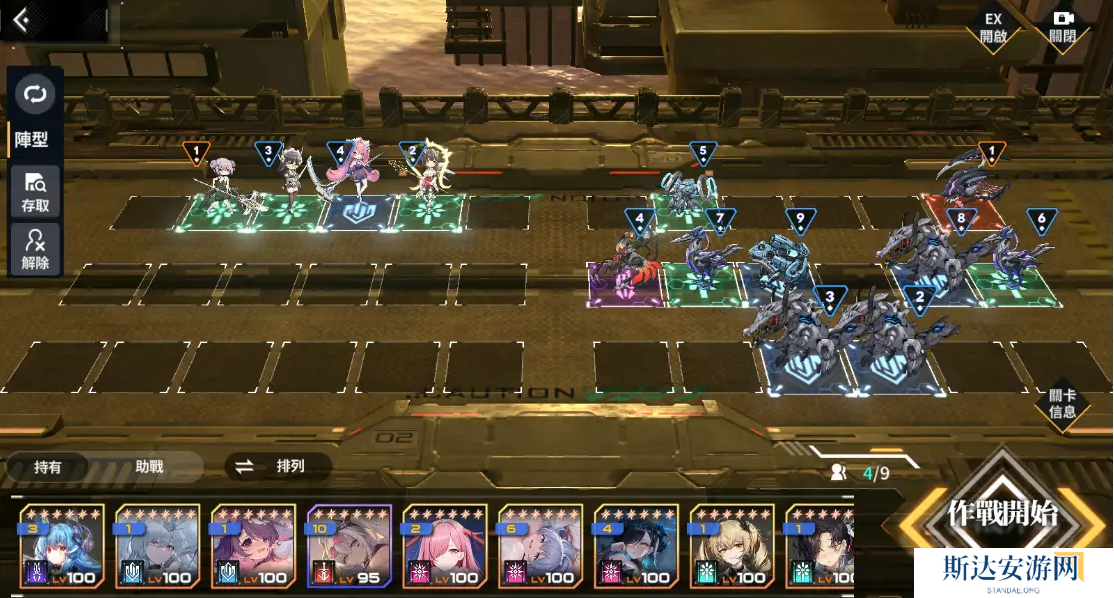Start battle with 作戰開始
Image resolution: width=1114 pixels, height=598 pixels.
(x=1002, y=515)
